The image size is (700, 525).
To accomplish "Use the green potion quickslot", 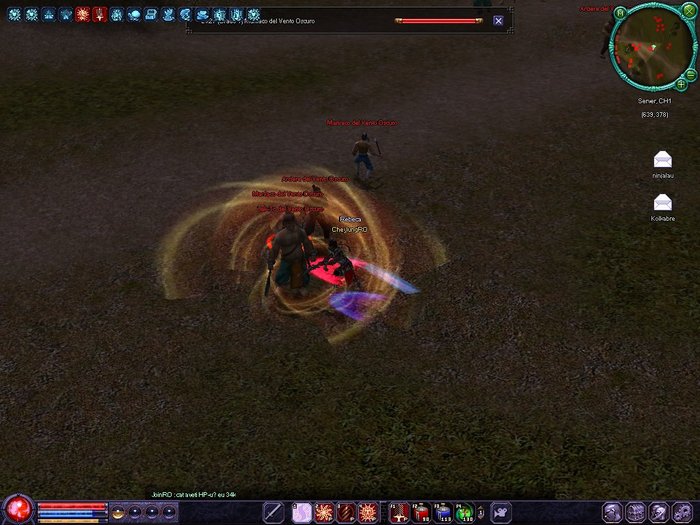I will tap(465, 513).
